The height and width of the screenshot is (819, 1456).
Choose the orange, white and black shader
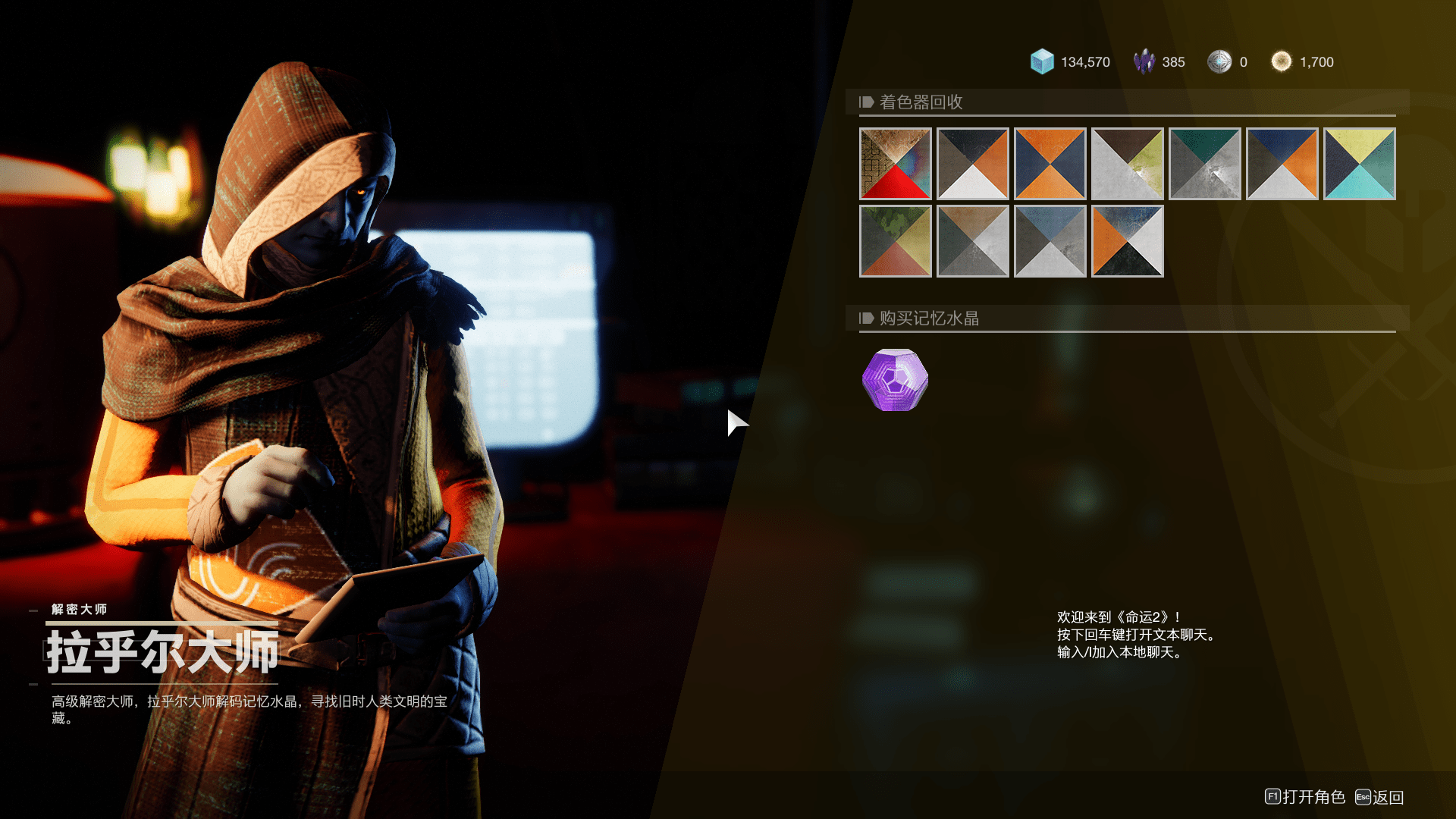(x=1127, y=241)
